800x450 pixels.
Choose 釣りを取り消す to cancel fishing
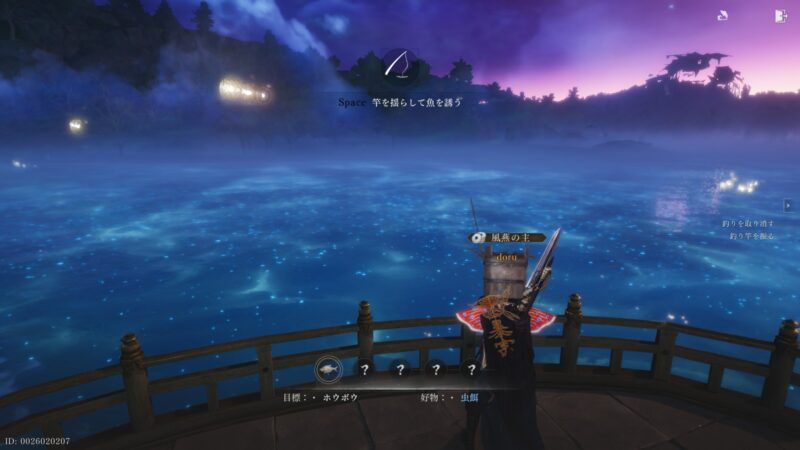(751, 224)
